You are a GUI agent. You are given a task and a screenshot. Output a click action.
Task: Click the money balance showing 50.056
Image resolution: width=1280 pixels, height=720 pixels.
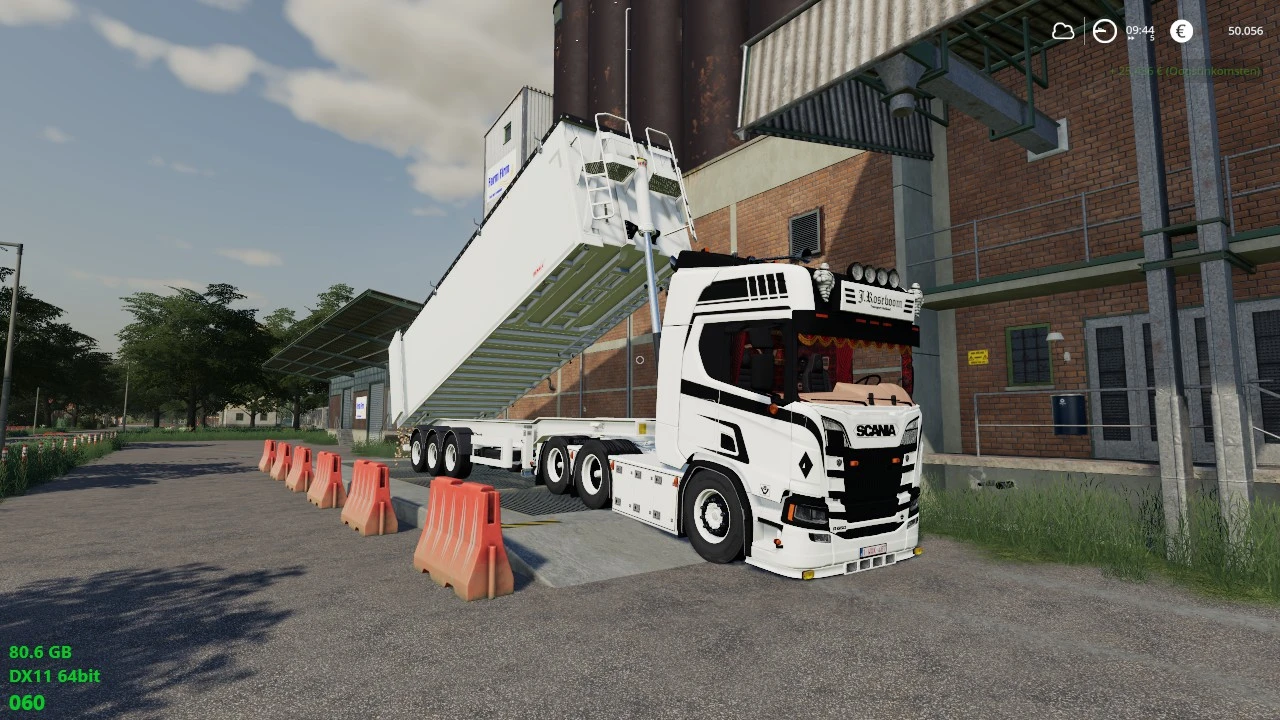pyautogui.click(x=1245, y=31)
